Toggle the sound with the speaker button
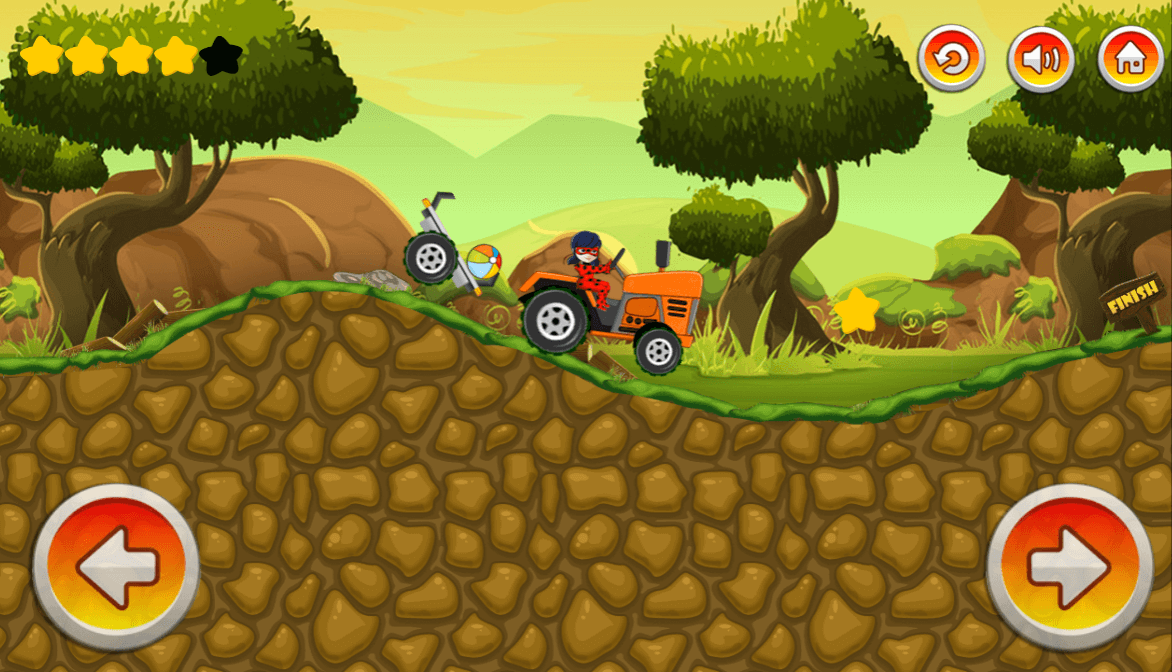This screenshot has height=672, width=1172. [x=1040, y=59]
